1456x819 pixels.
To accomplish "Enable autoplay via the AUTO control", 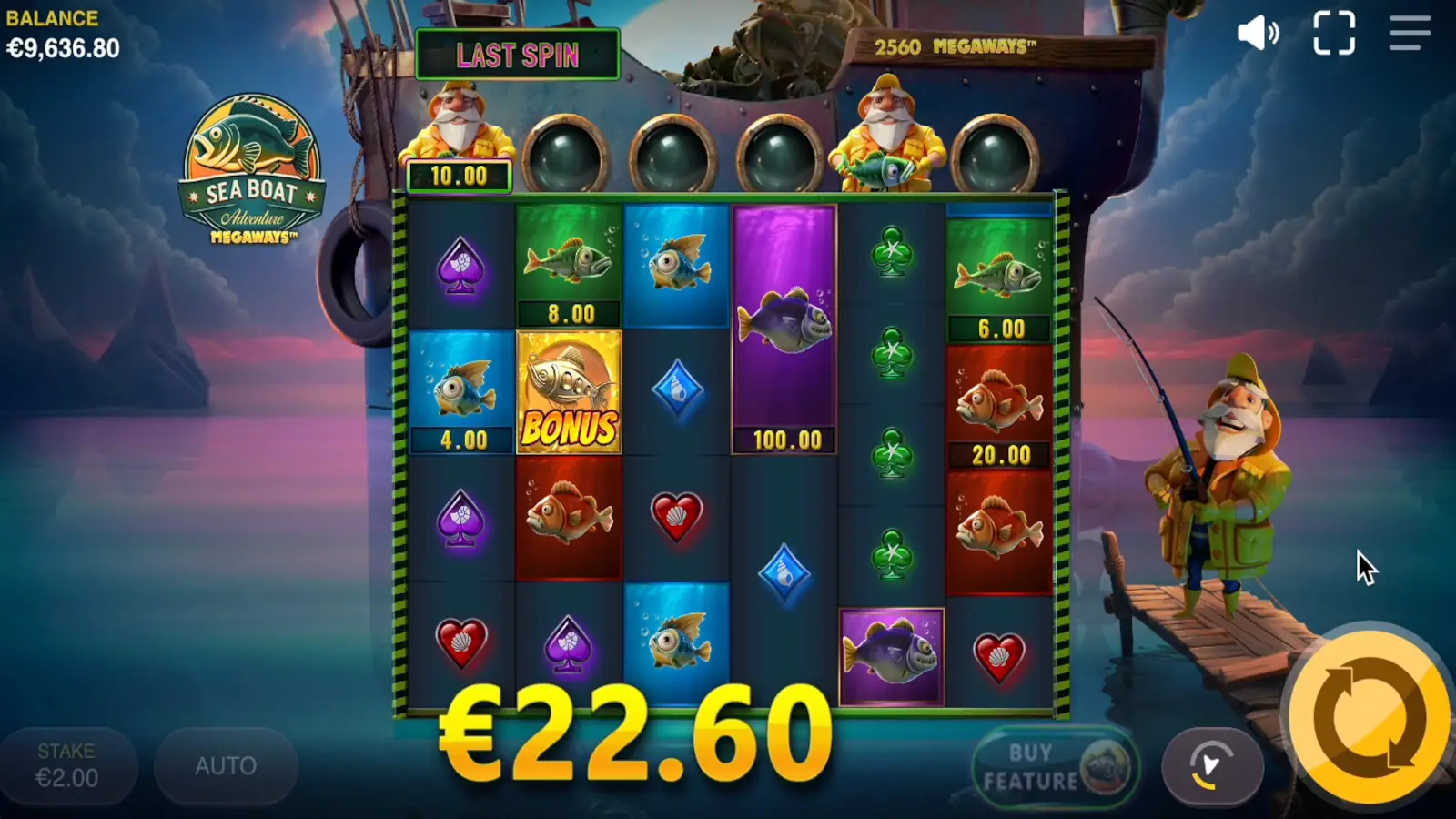I will point(225,765).
